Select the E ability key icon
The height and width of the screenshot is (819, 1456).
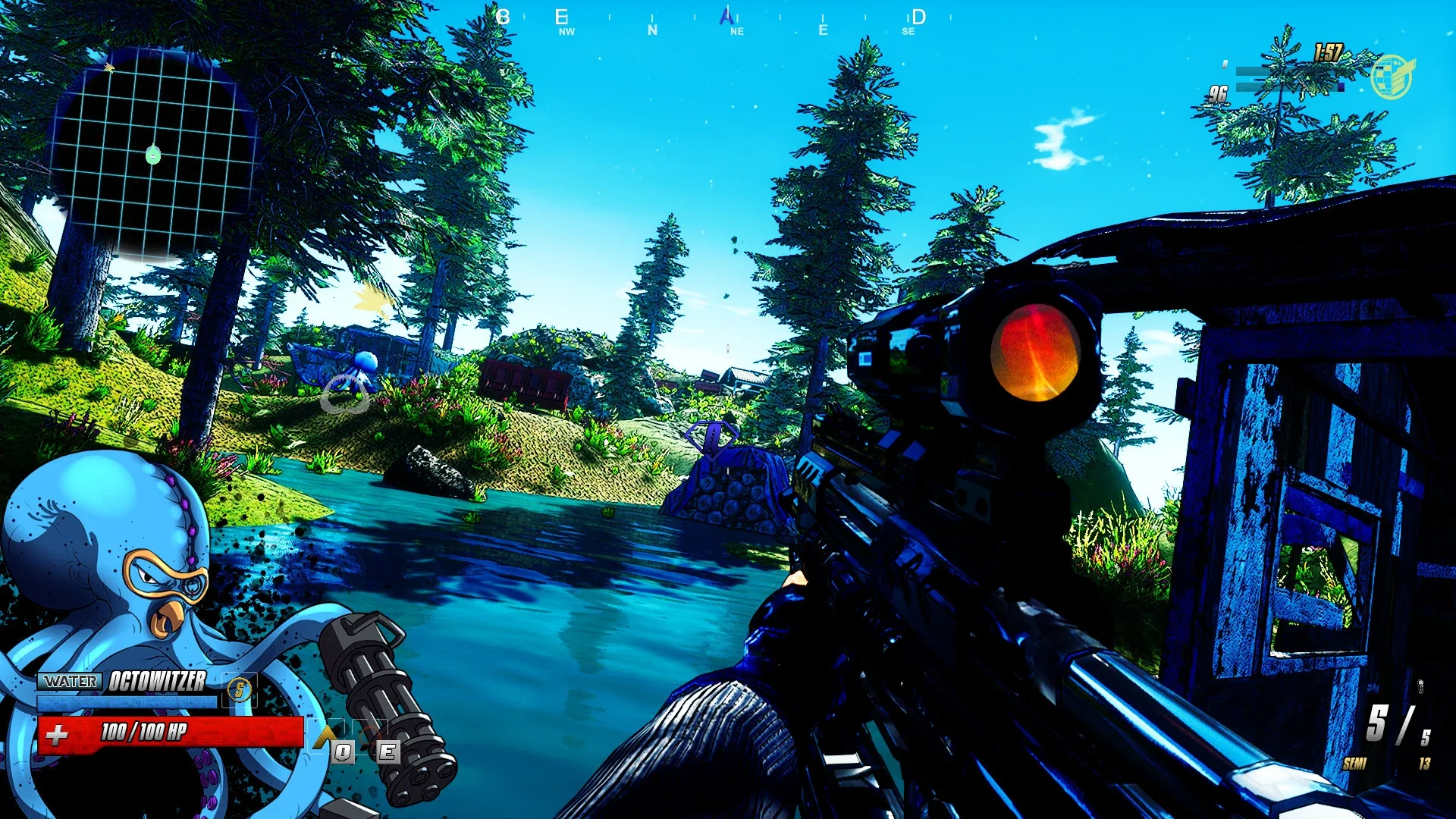pos(390,752)
